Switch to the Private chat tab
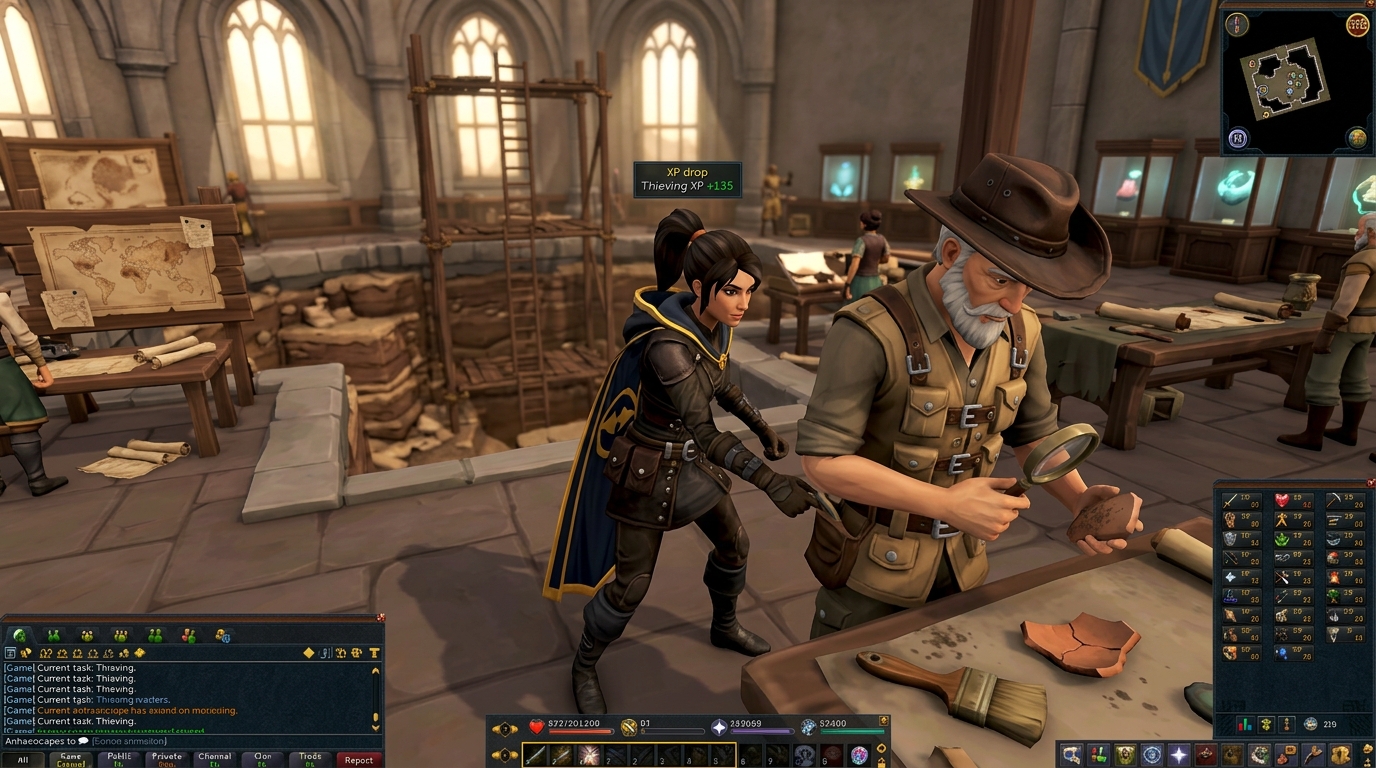 click(166, 757)
